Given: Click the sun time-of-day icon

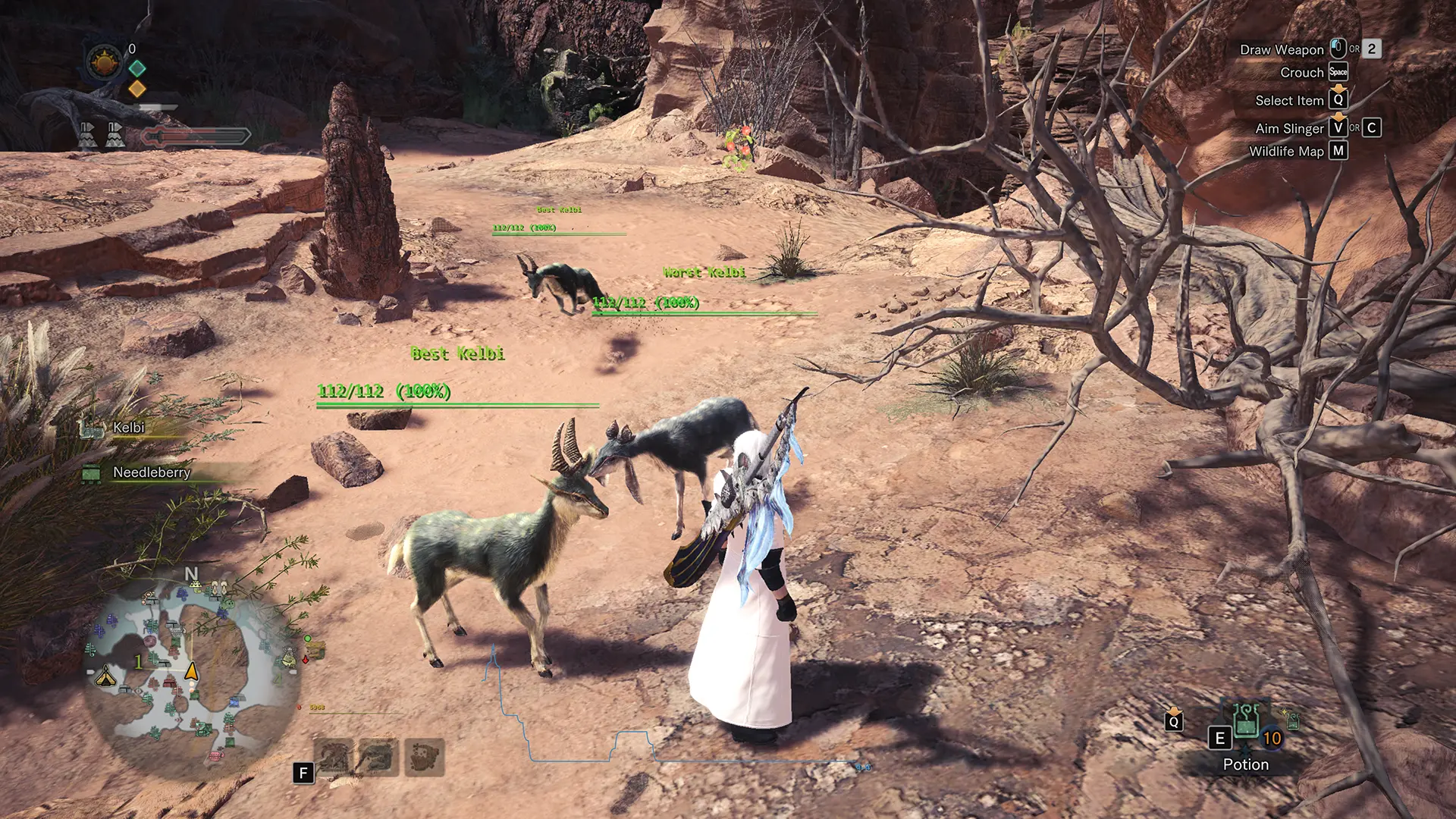Looking at the screenshot, I should point(105,62).
